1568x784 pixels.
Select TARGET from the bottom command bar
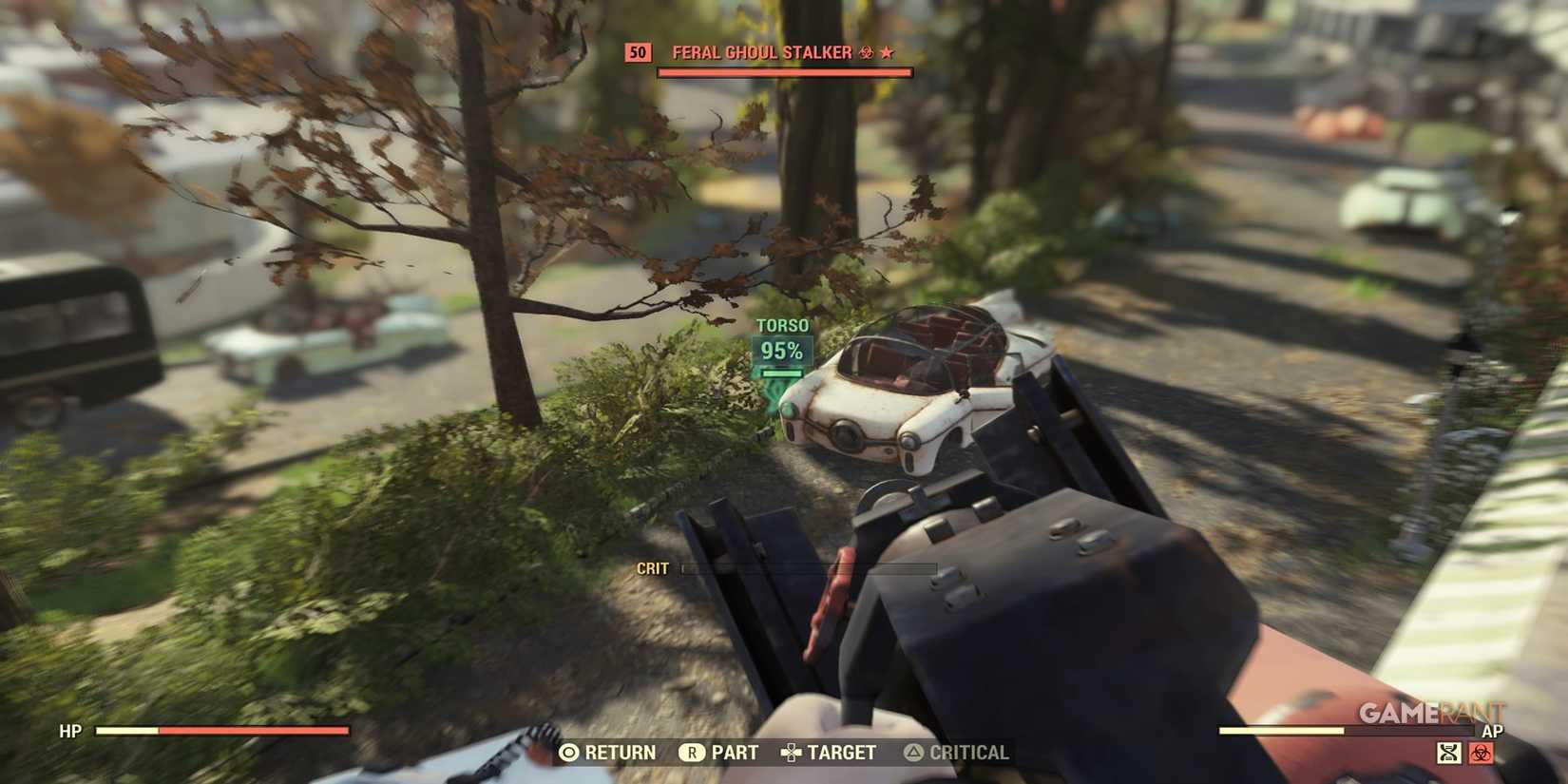pos(841,752)
